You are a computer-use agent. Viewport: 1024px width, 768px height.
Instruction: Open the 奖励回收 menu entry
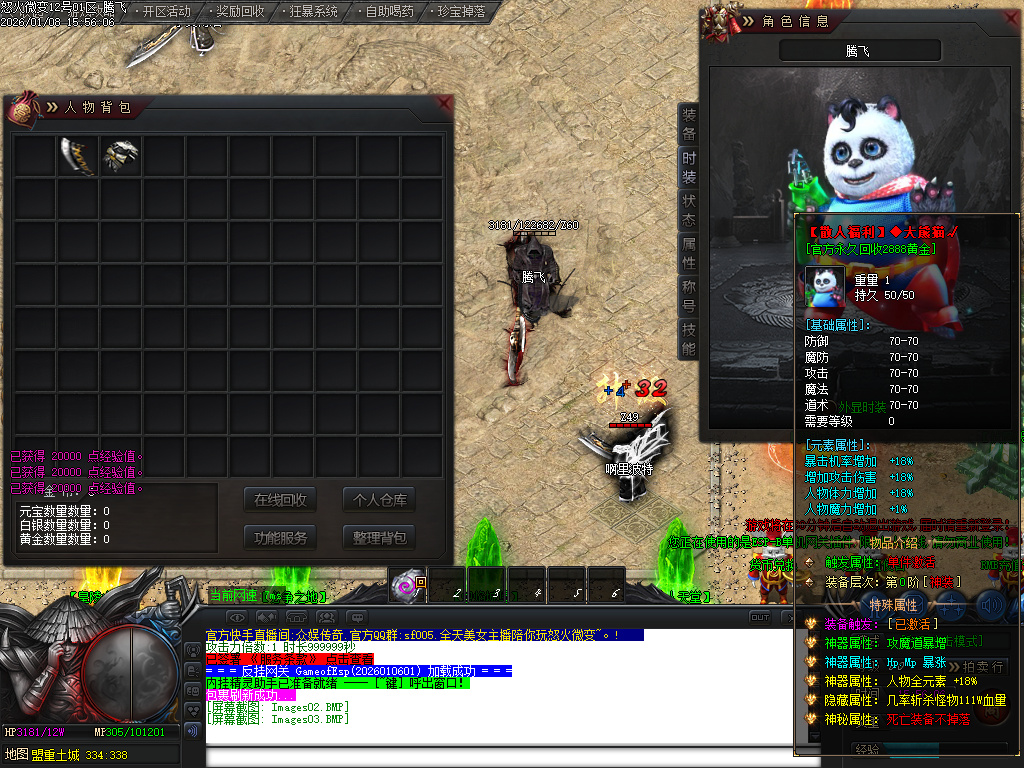click(240, 12)
